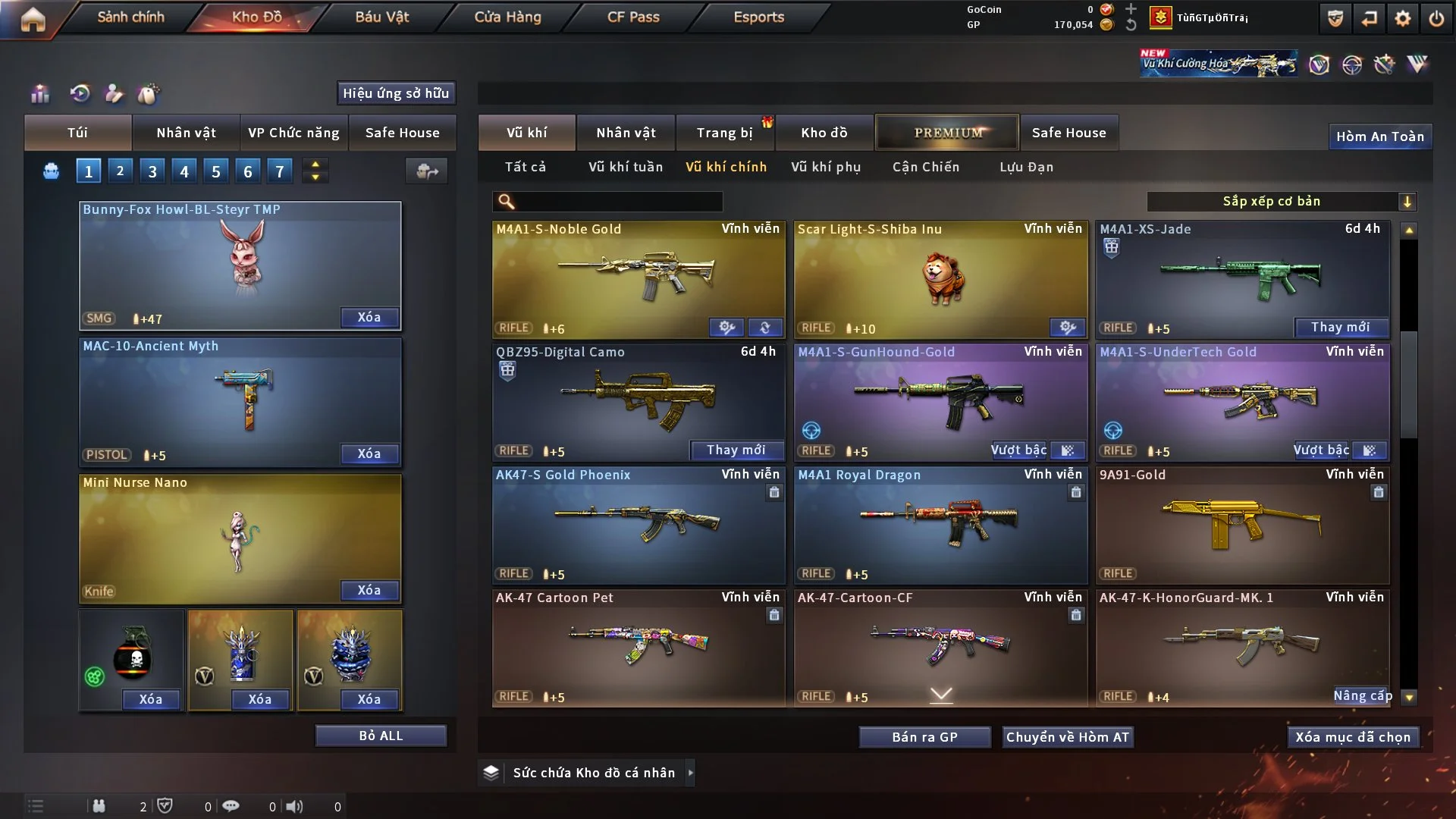Go to Sảnh chính lobby

[130, 17]
